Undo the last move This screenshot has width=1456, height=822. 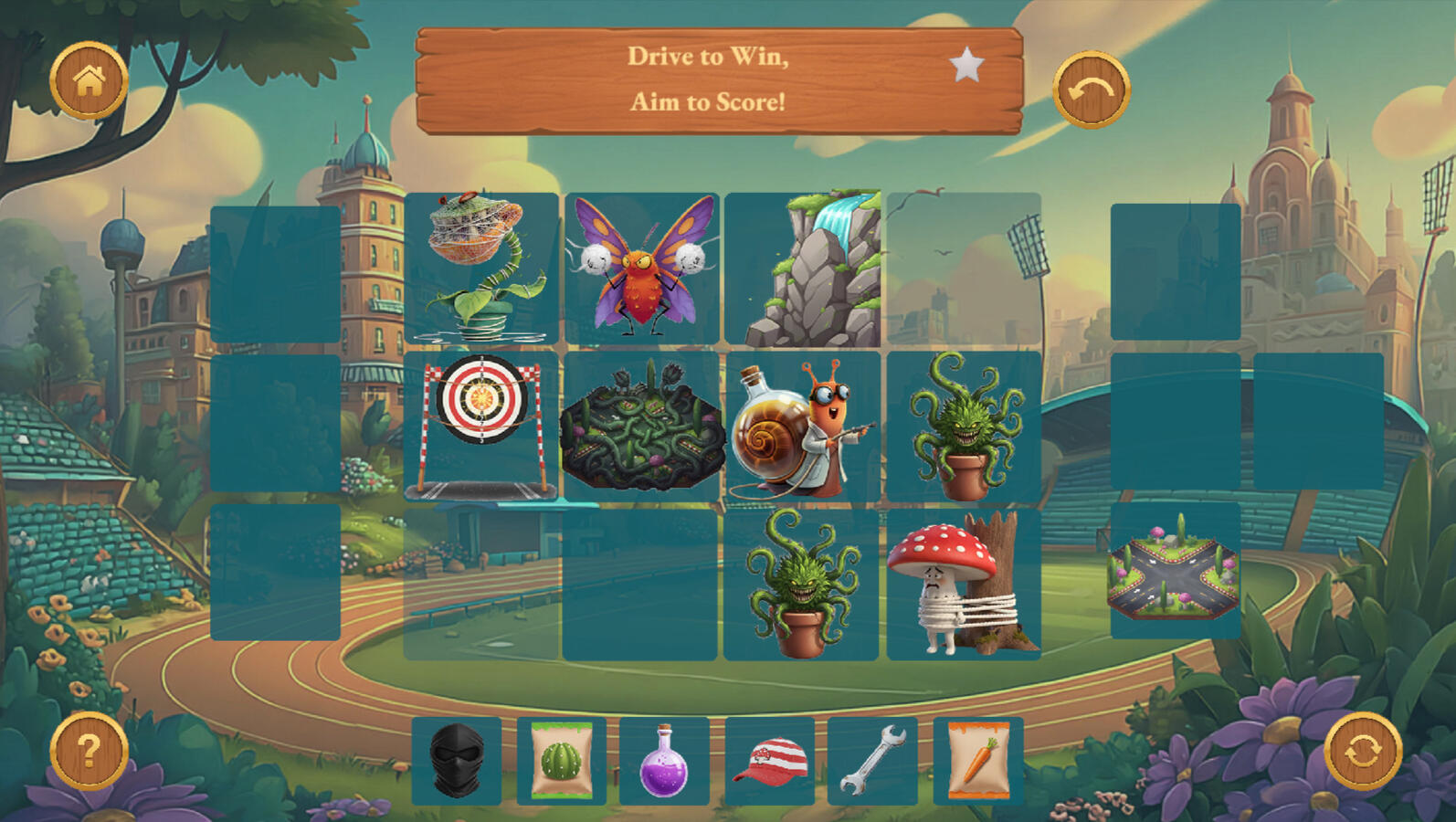[x=1092, y=90]
